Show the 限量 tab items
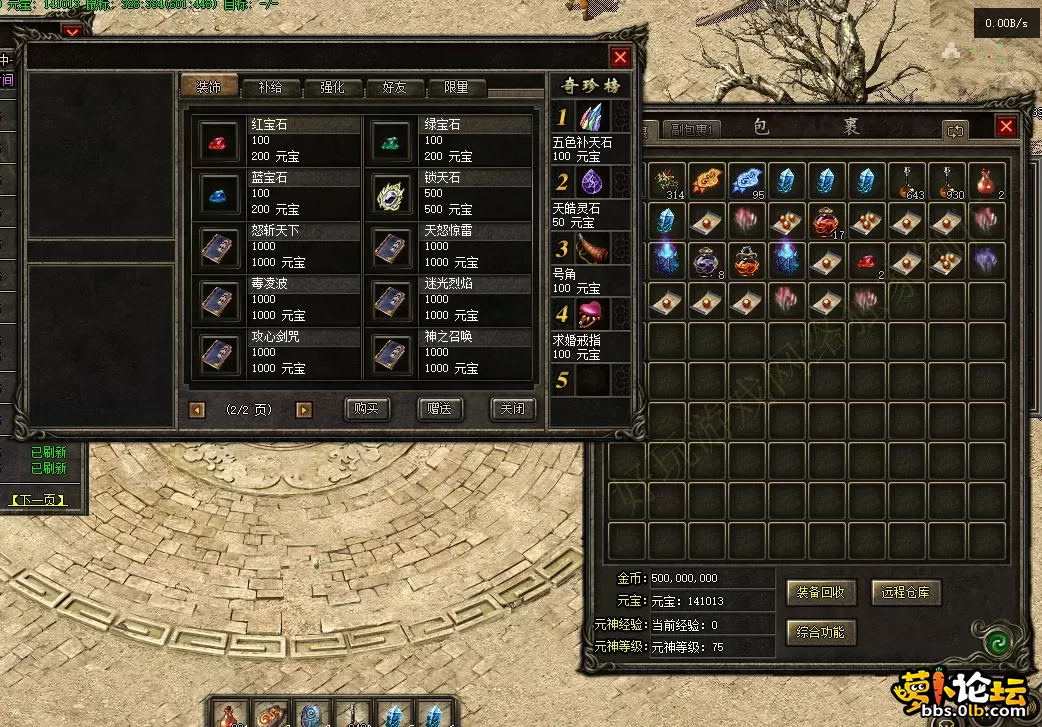The height and width of the screenshot is (727, 1042). tap(456, 88)
